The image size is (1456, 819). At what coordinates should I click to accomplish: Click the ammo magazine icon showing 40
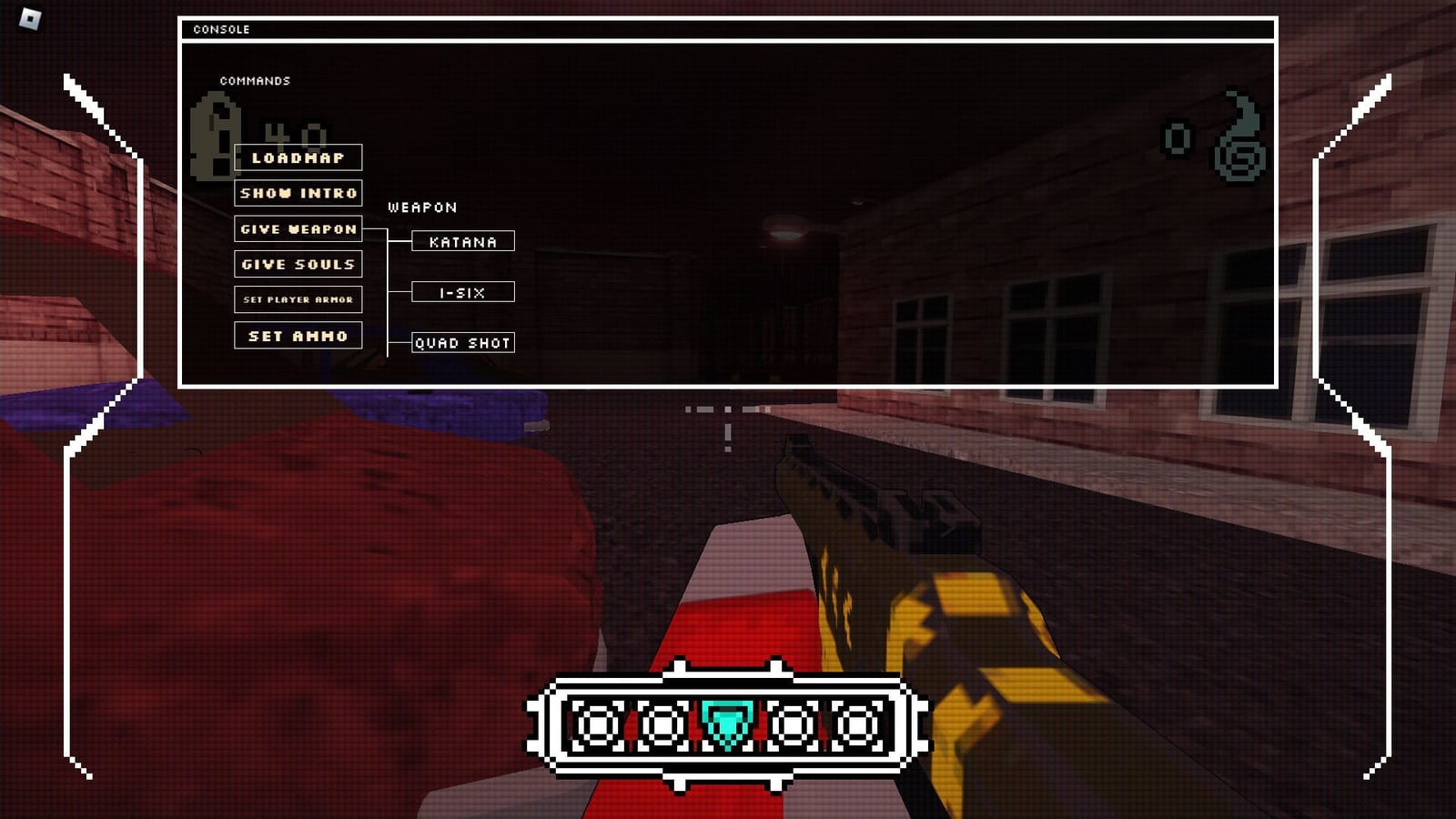(x=216, y=136)
